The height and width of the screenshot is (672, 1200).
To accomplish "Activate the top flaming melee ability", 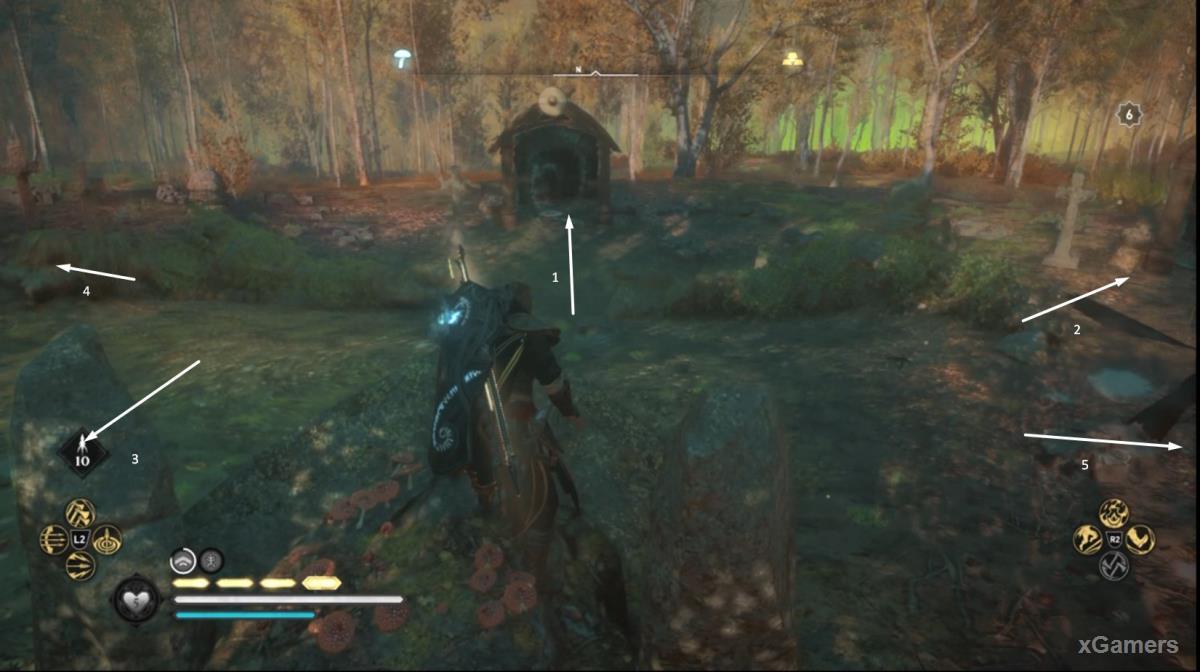I will 1113,513.
